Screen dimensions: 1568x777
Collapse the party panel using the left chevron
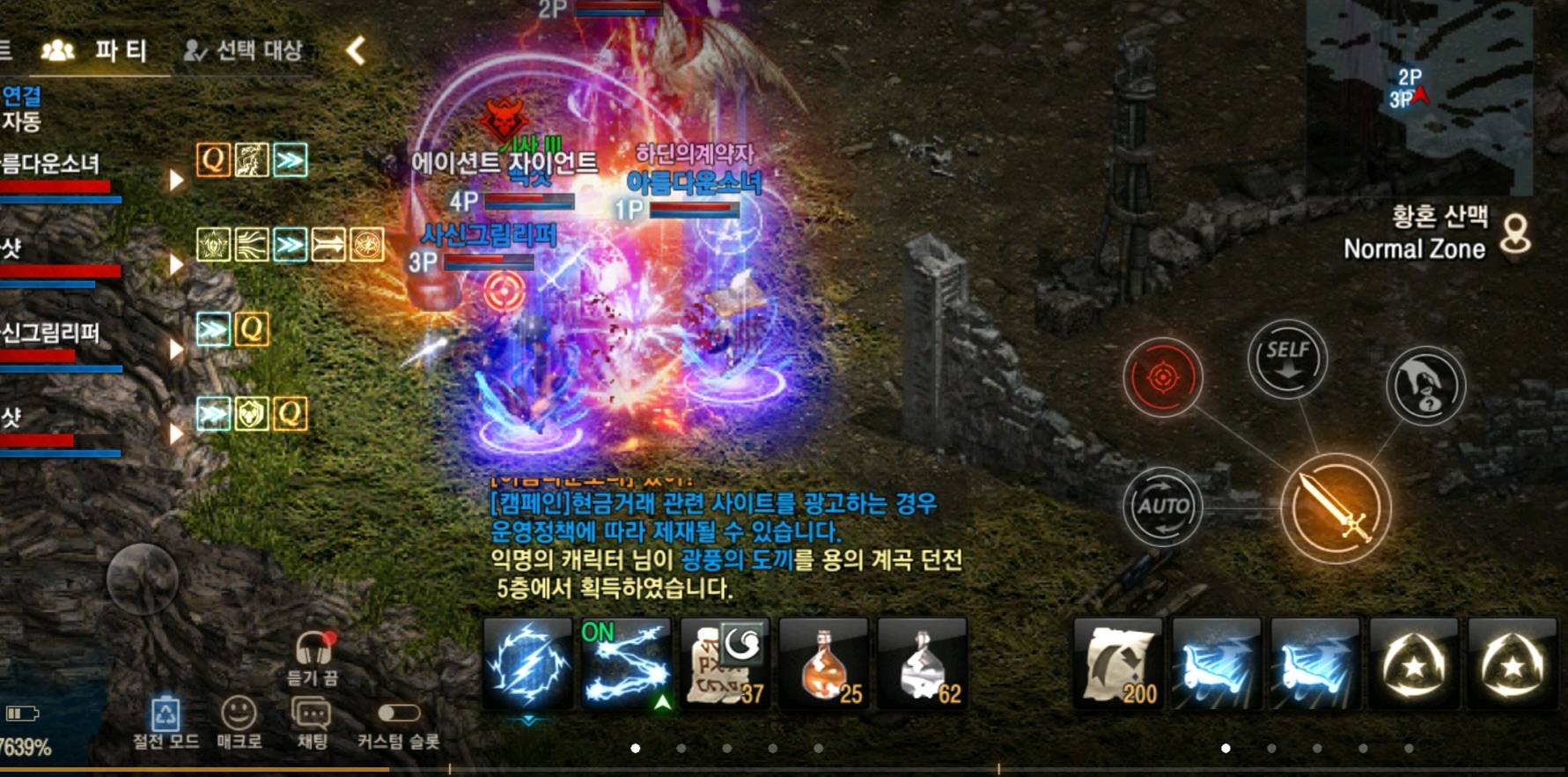point(356,51)
